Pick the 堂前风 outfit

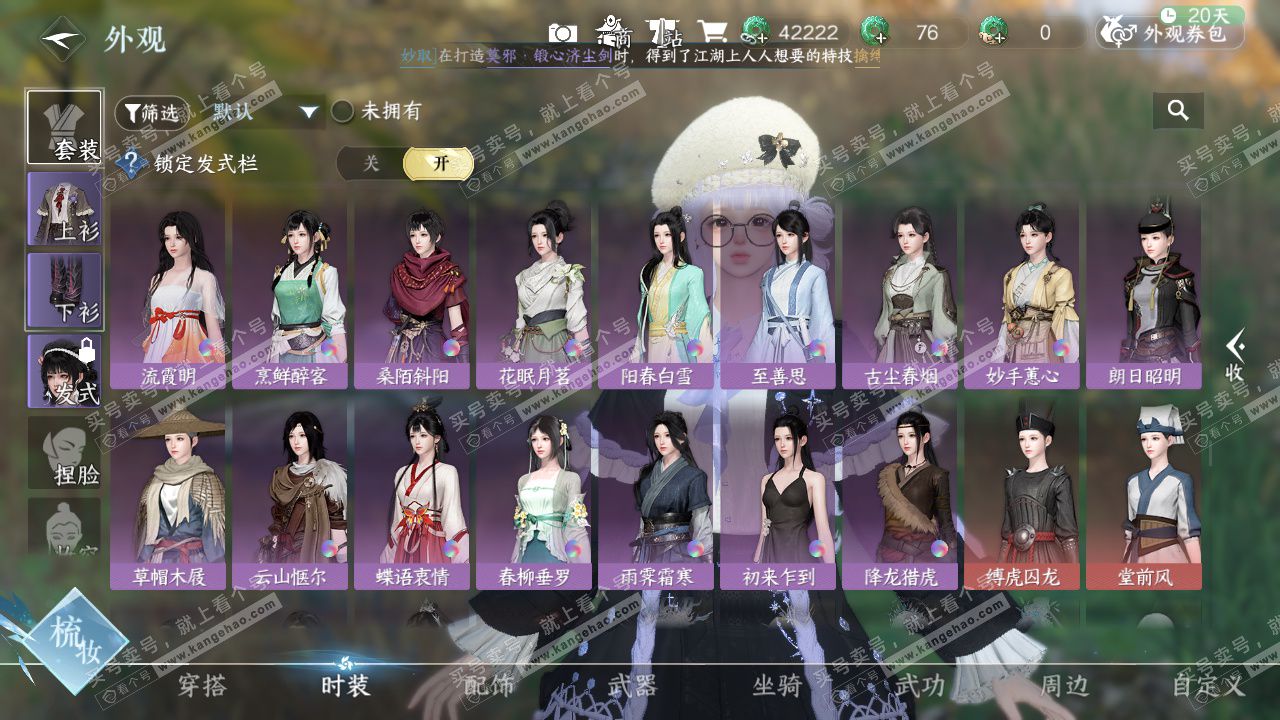[1144, 494]
